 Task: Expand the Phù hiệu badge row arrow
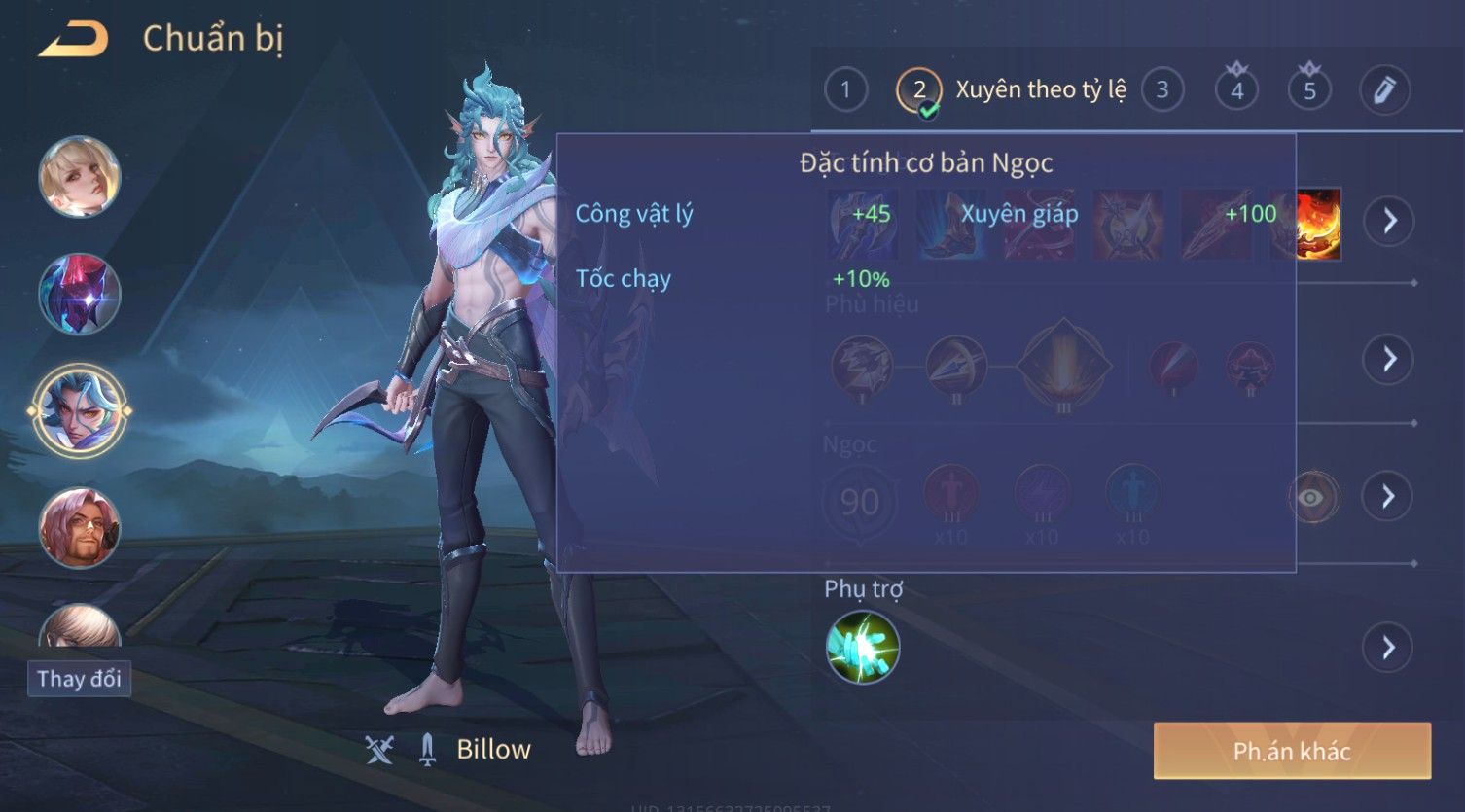[1388, 360]
